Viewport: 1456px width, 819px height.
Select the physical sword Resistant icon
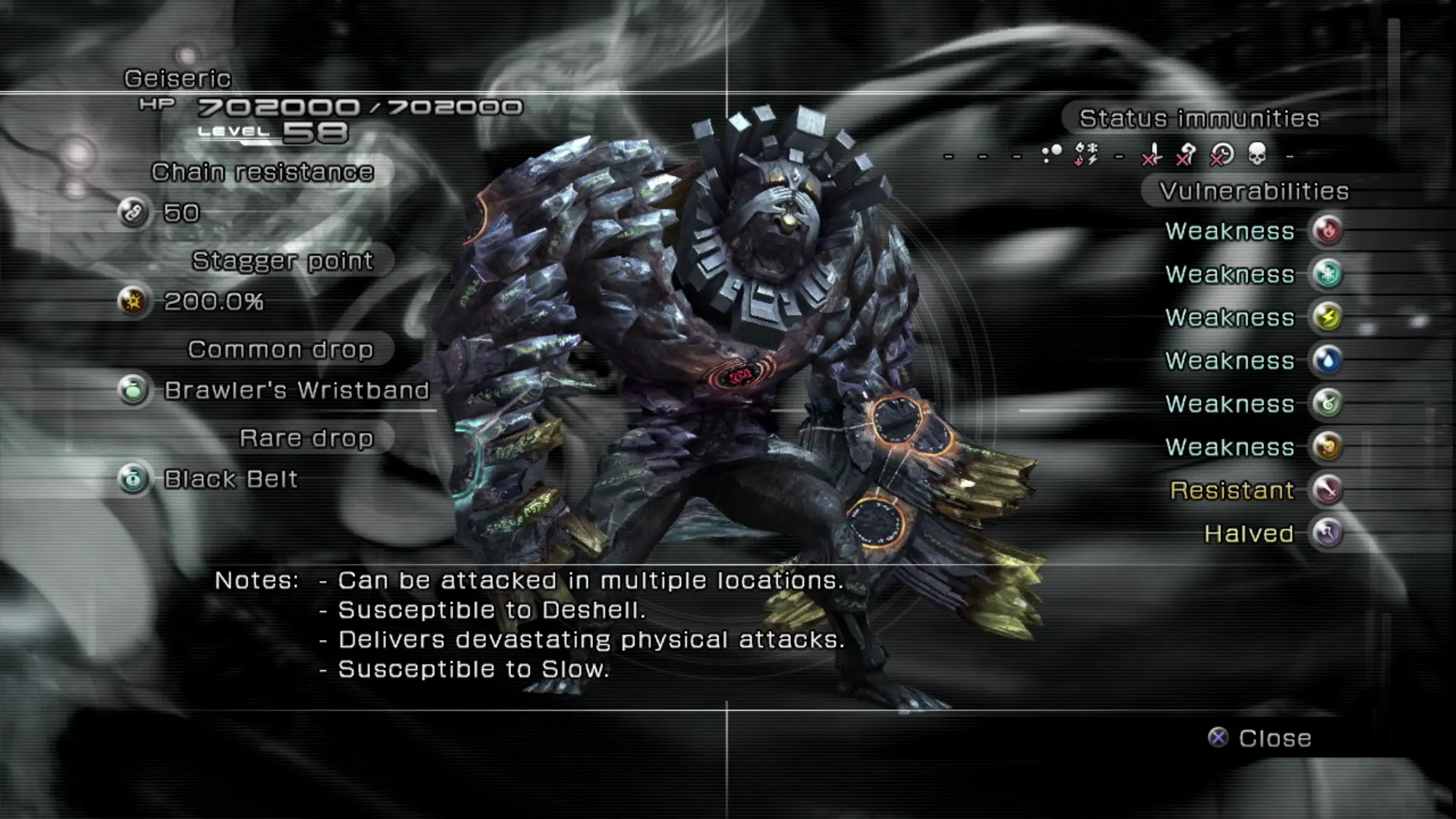point(1327,490)
